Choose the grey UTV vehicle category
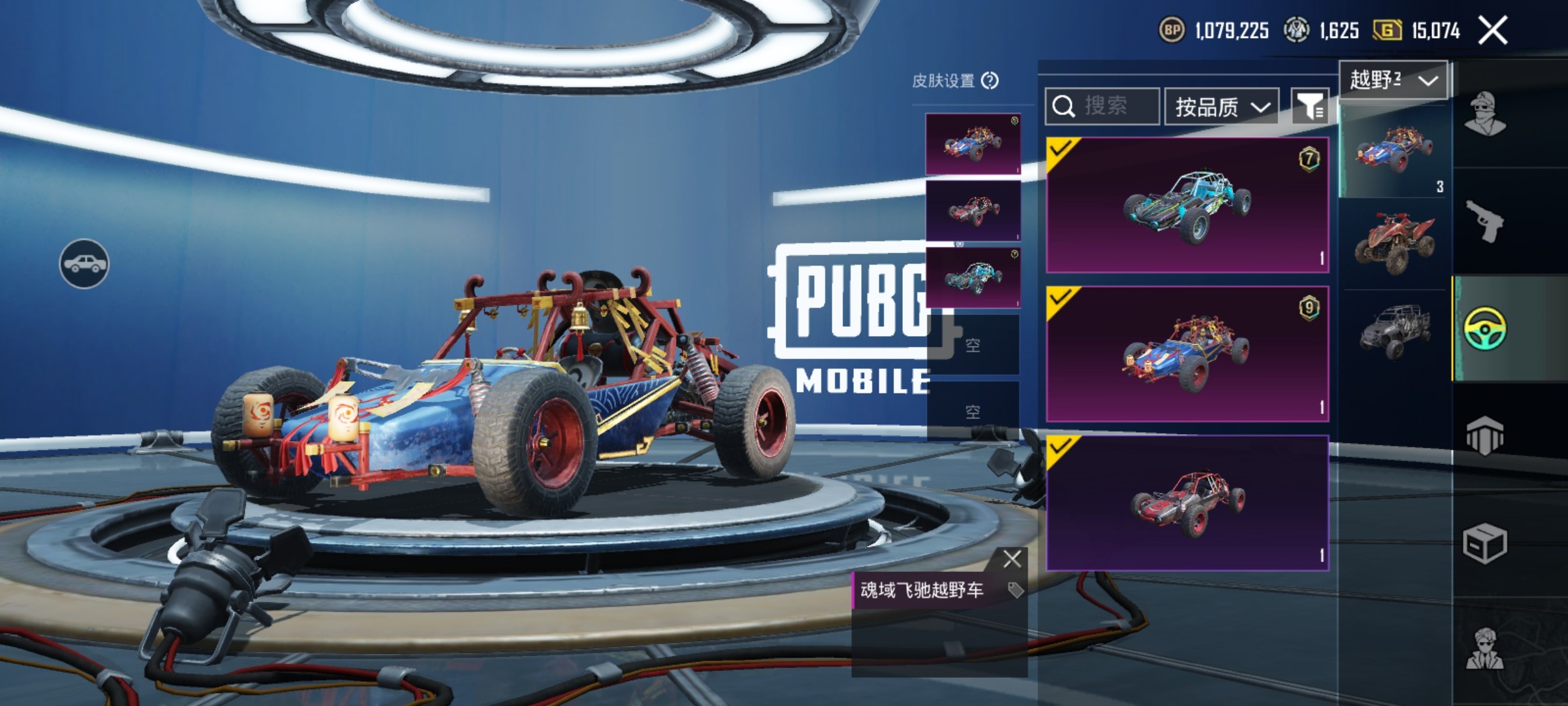 pos(1395,331)
